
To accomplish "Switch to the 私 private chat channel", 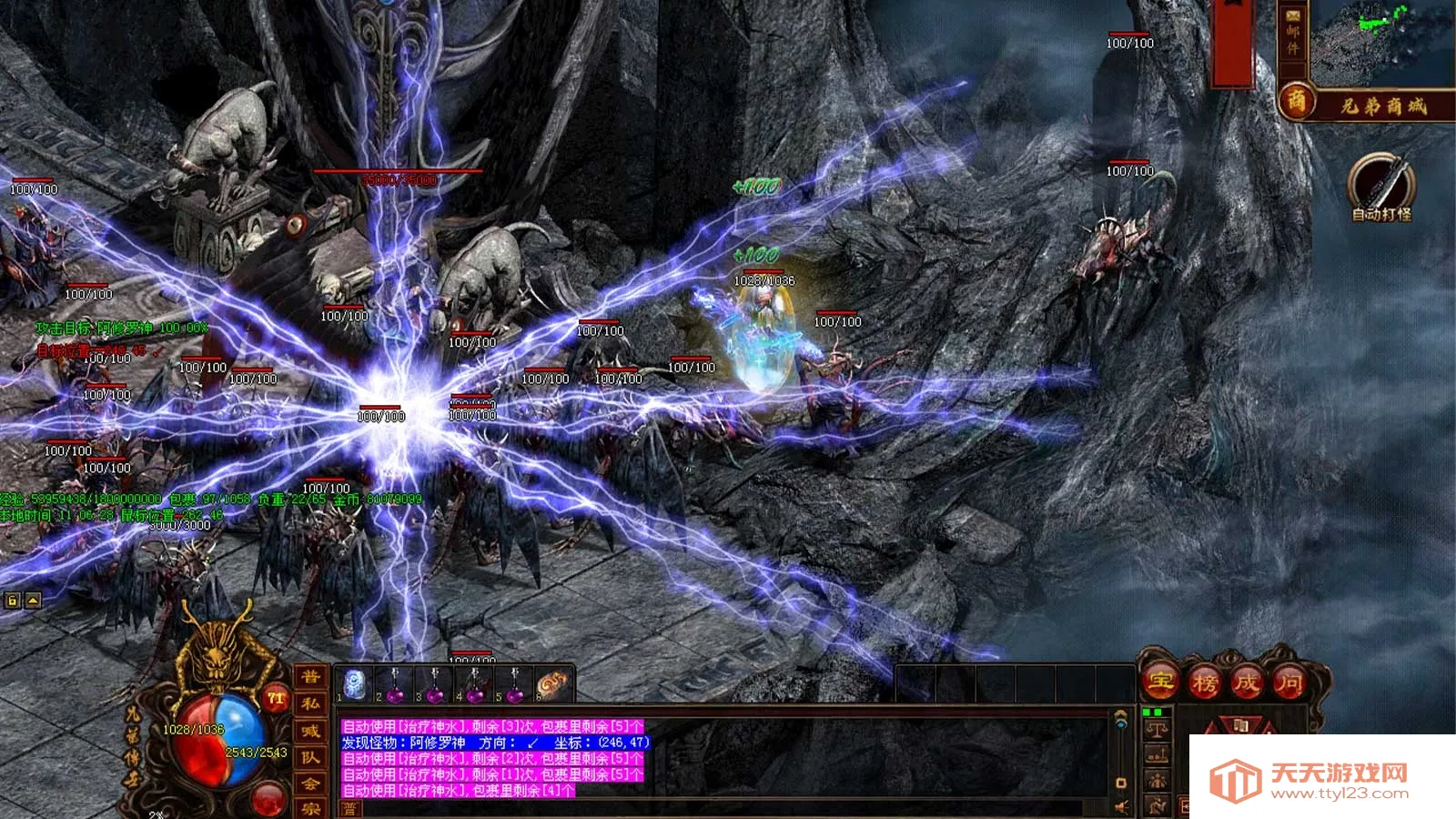I will click(x=311, y=703).
